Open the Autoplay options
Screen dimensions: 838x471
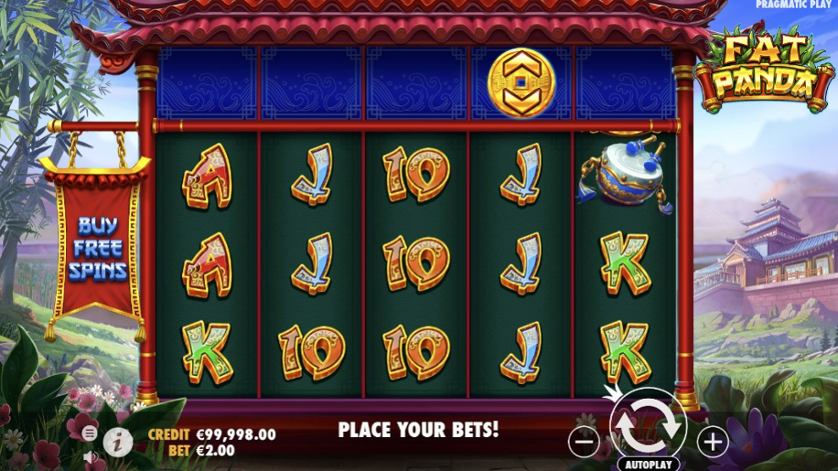pos(649,464)
